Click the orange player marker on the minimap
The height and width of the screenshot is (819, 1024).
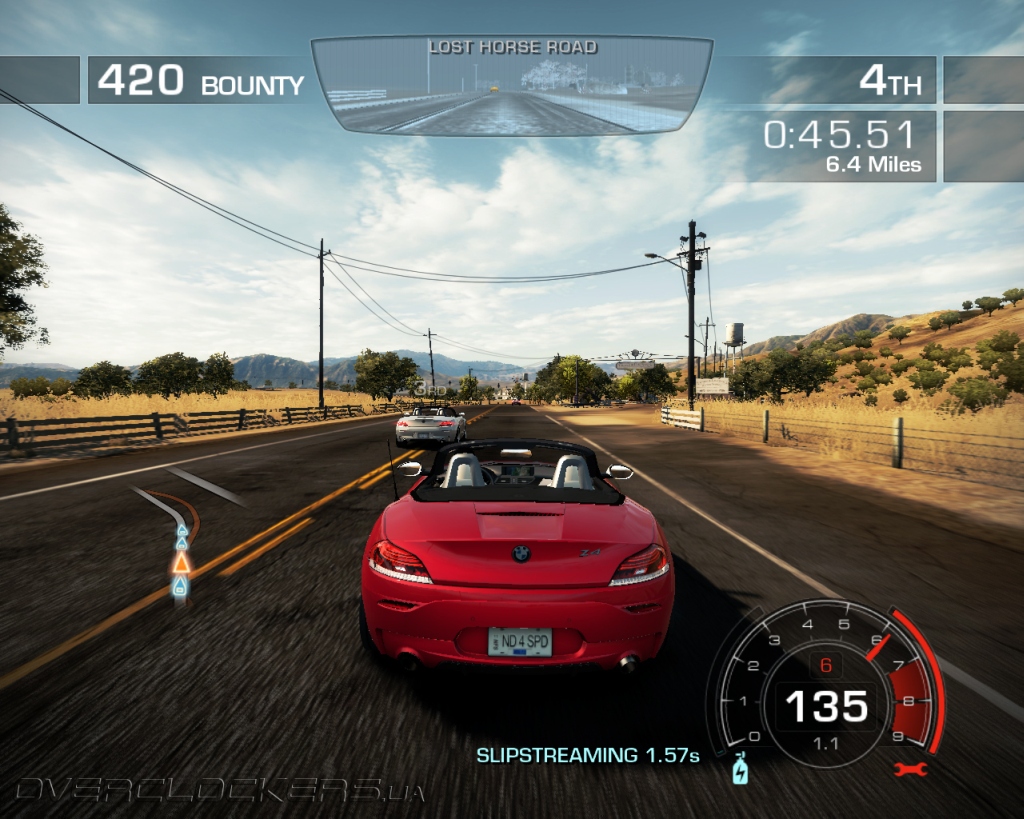tap(181, 562)
